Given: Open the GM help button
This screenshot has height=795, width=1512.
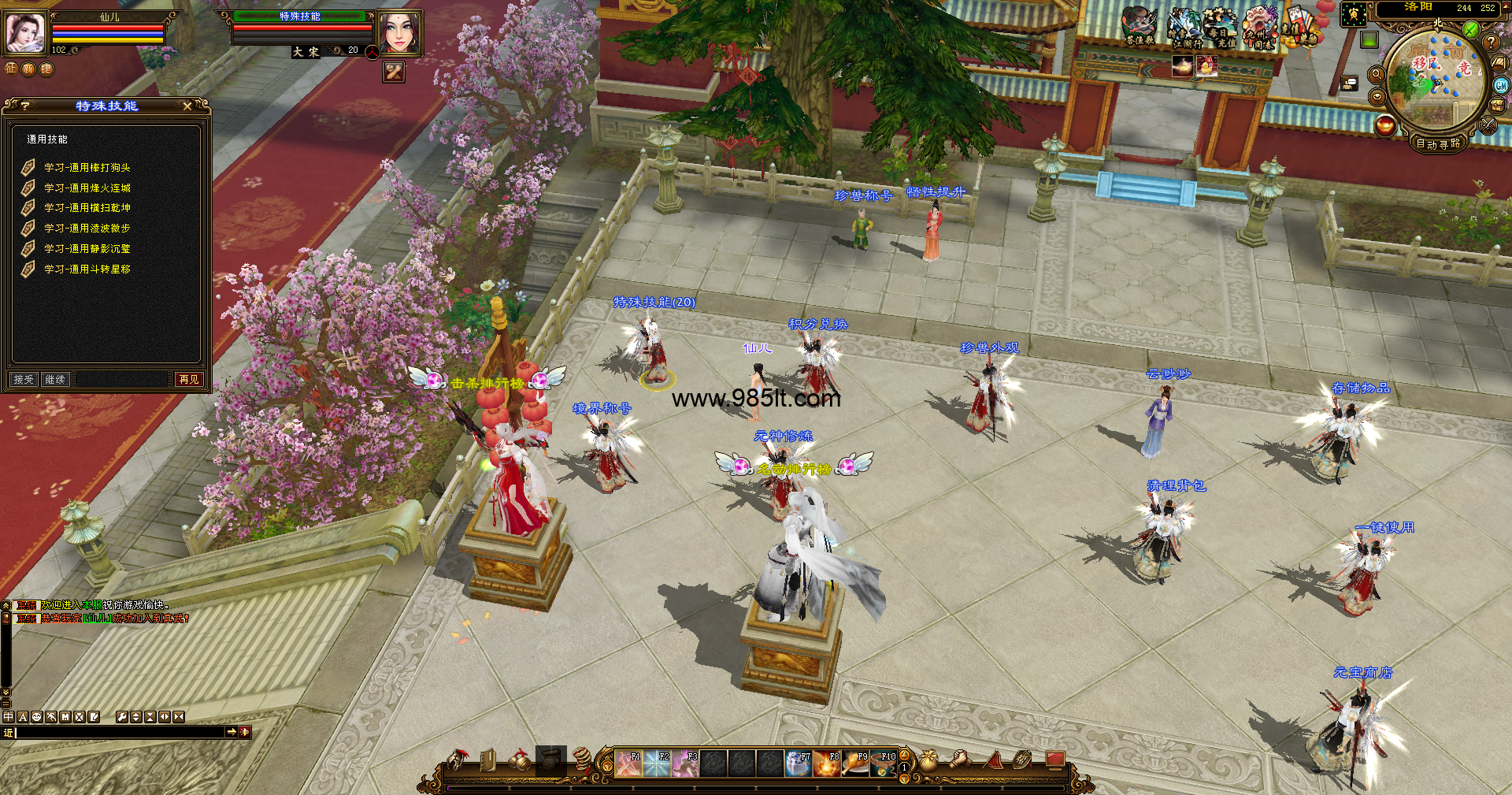Looking at the screenshot, I should (x=1501, y=85).
